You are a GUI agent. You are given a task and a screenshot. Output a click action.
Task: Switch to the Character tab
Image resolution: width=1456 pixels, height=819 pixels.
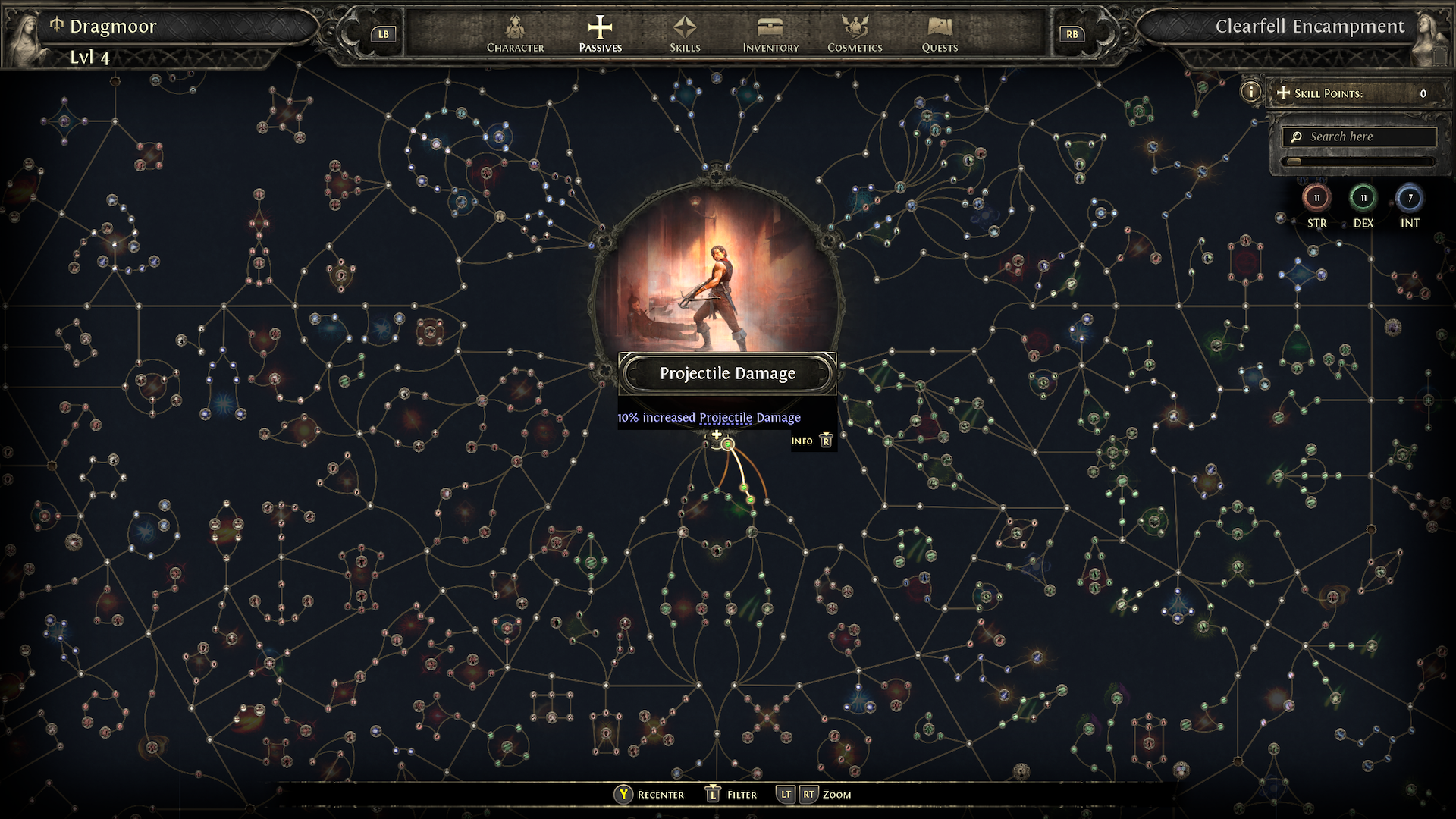[515, 34]
